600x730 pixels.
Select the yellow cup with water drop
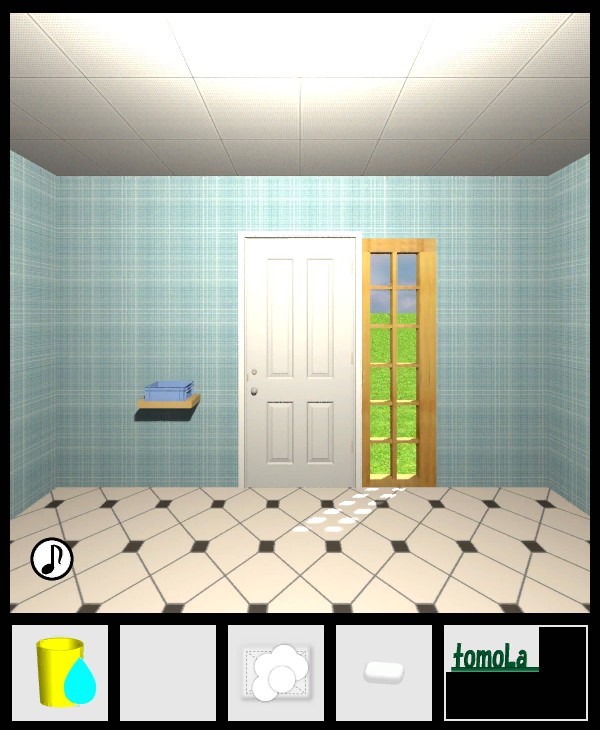pyautogui.click(x=60, y=673)
